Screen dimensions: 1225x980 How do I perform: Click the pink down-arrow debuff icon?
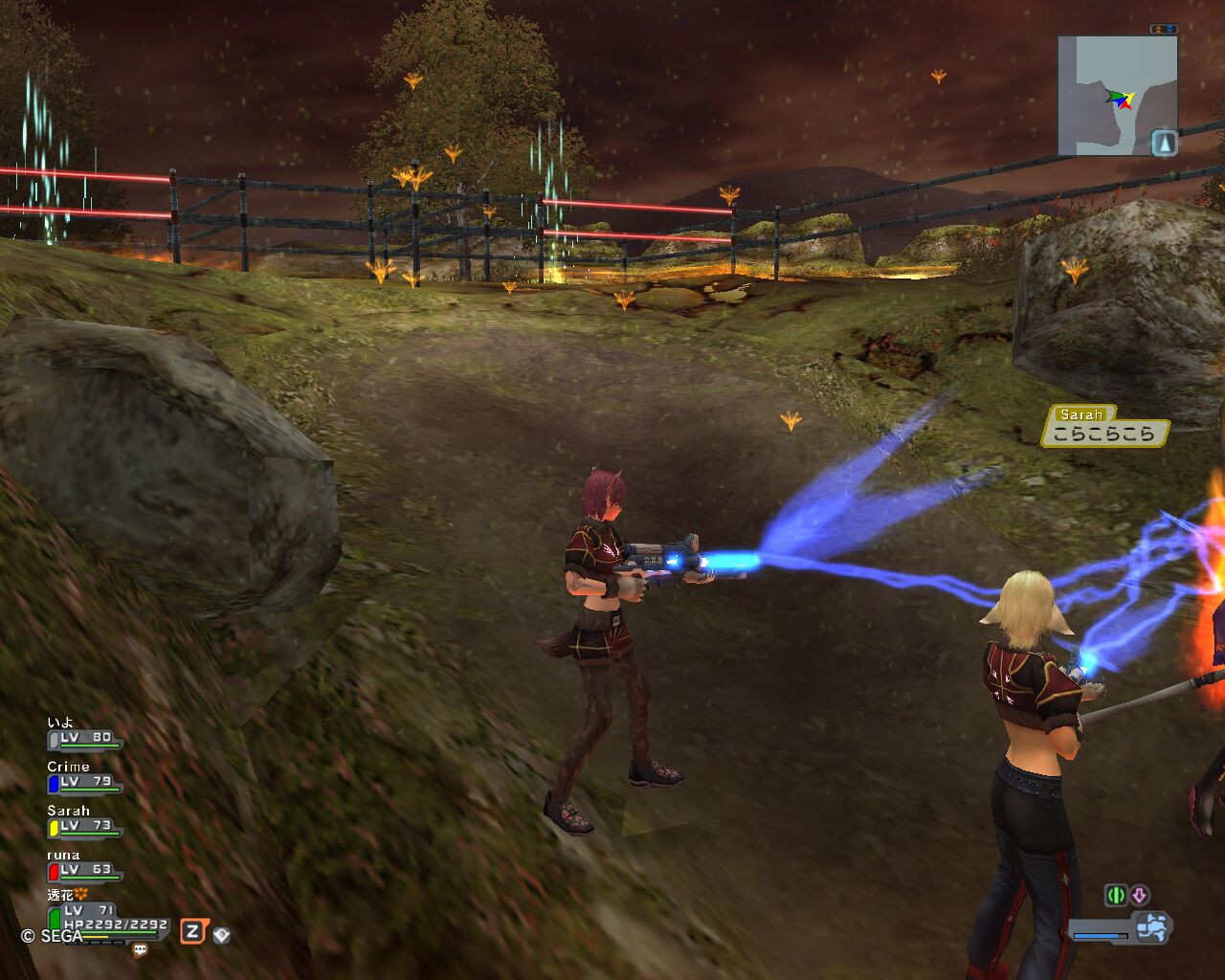click(1139, 896)
